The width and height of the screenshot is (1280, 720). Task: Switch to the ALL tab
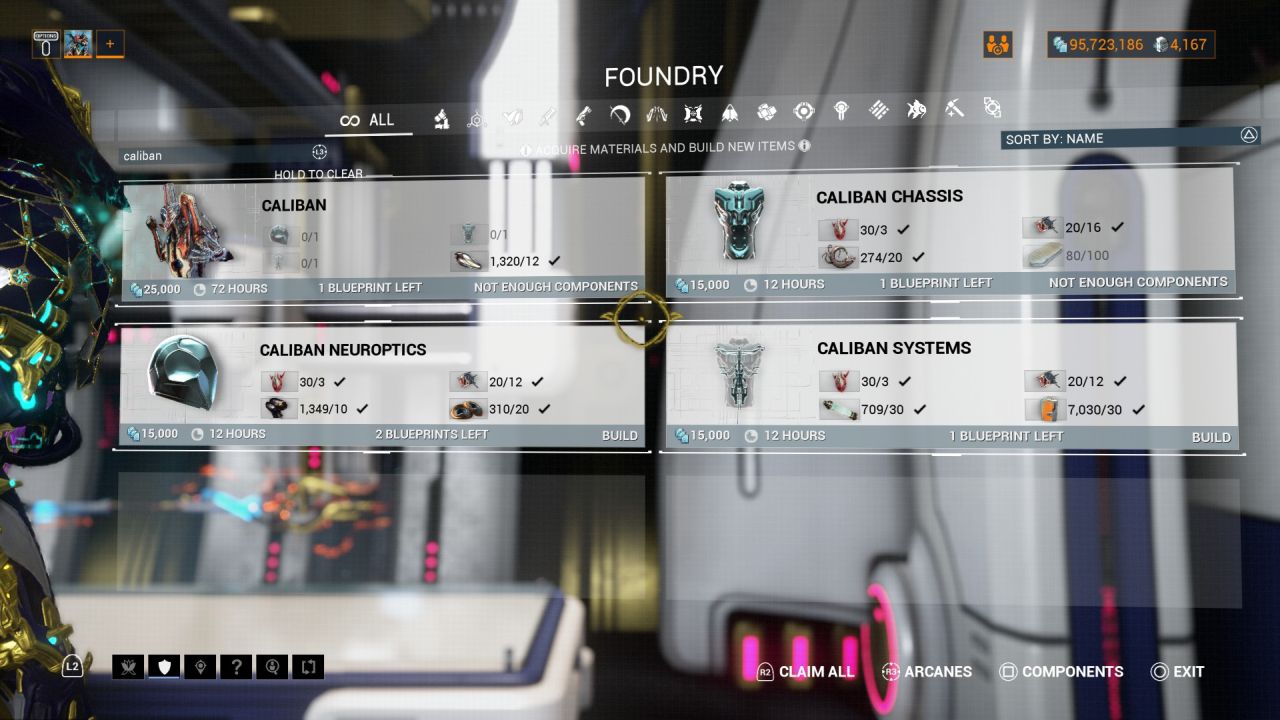pos(369,118)
